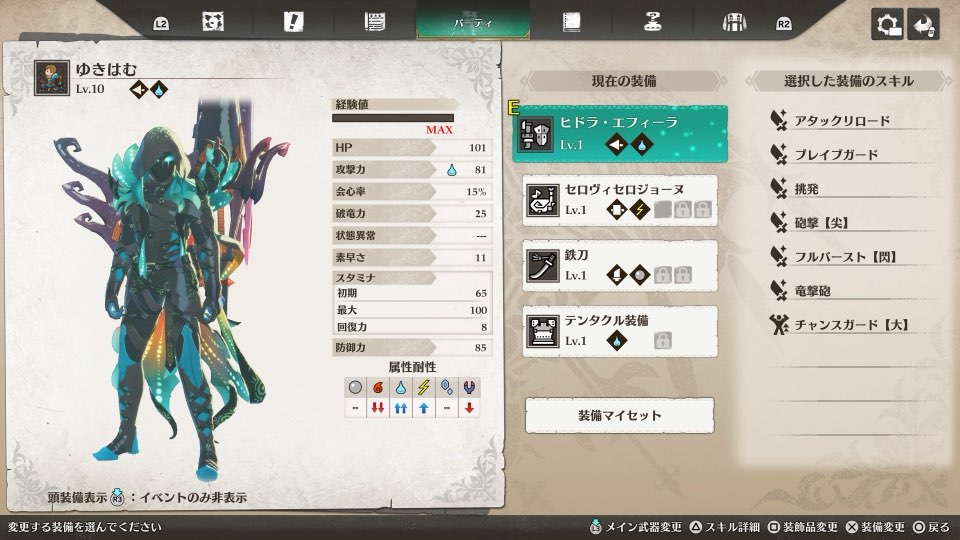Open the book tab
The height and width of the screenshot is (540, 960).
click(x=572, y=22)
